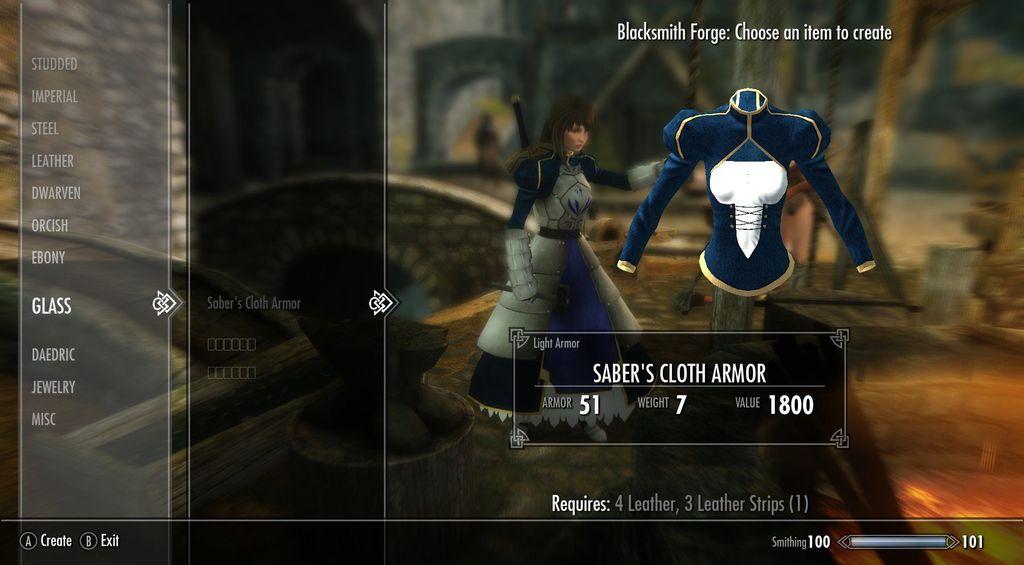This screenshot has height=565, width=1024.
Task: Choose the Imperial armor category
Action: coord(54,97)
